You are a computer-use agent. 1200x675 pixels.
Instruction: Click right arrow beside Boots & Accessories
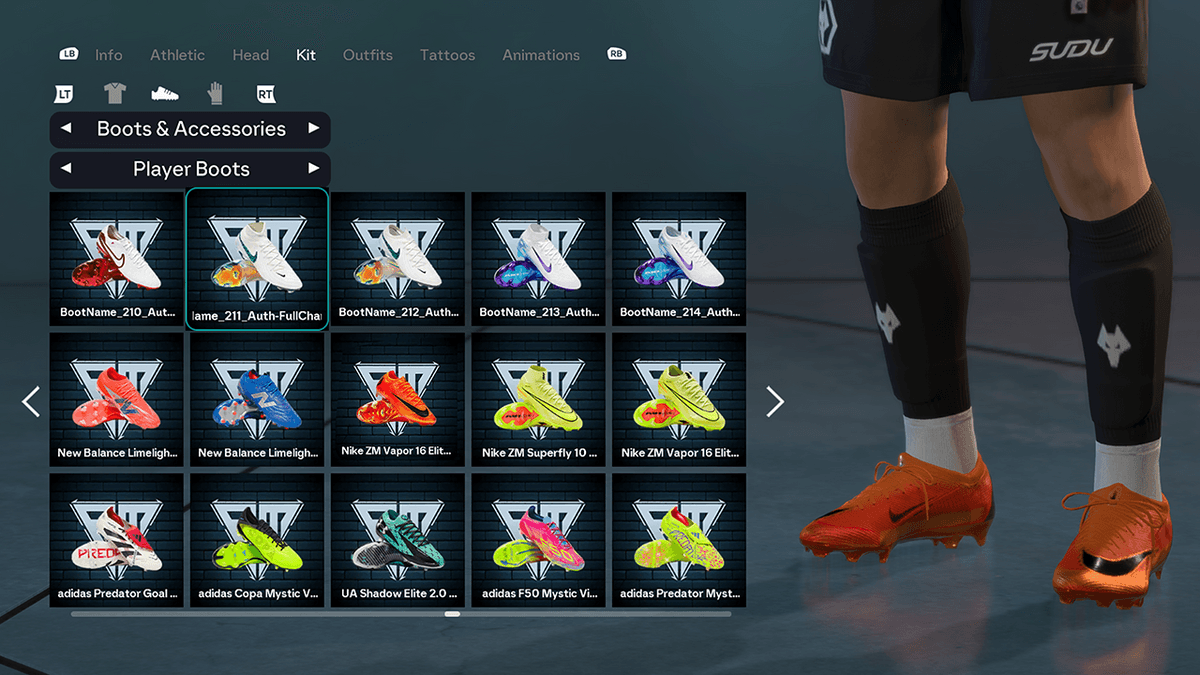[313, 129]
